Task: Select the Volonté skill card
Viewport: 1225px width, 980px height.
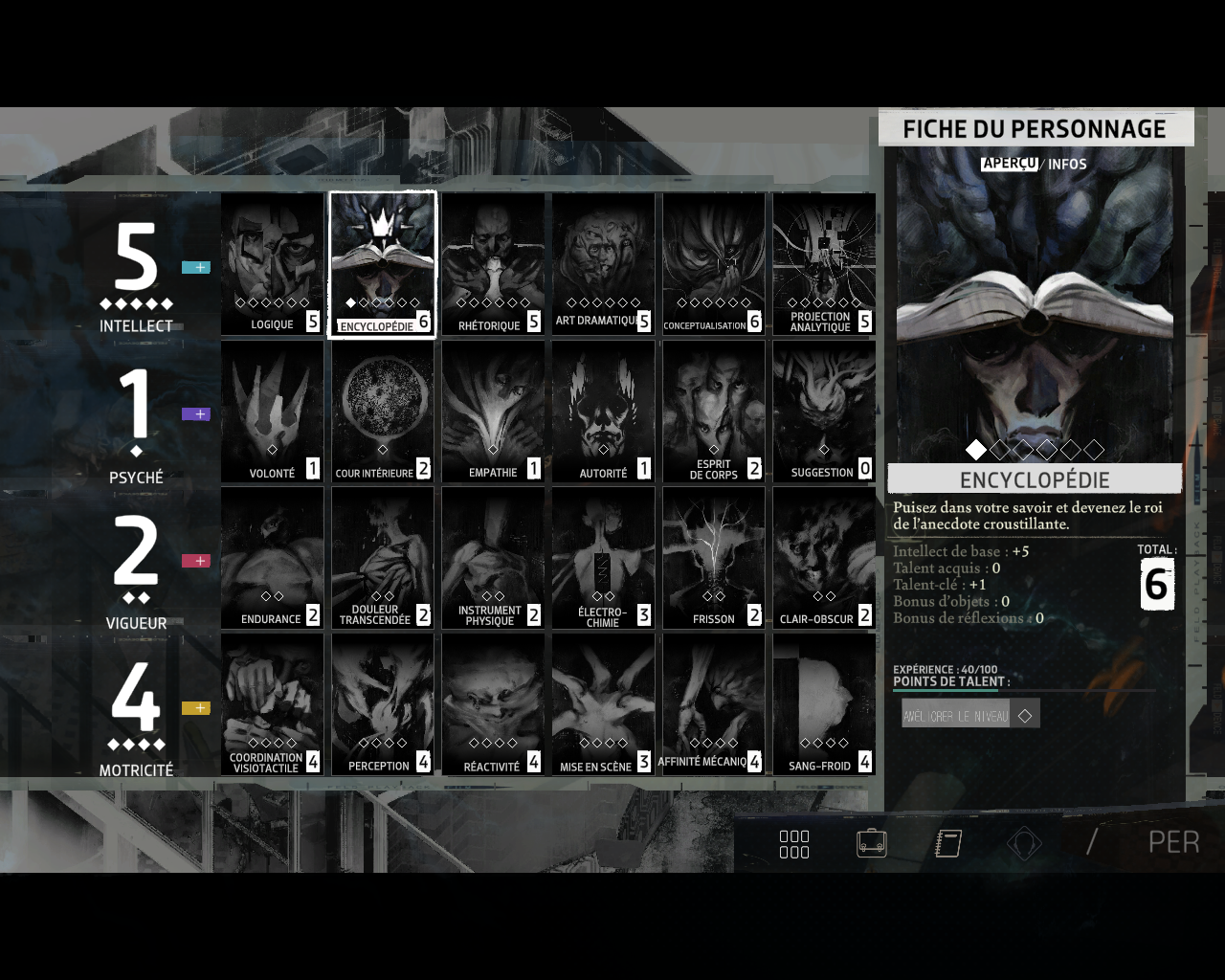Action: click(273, 412)
